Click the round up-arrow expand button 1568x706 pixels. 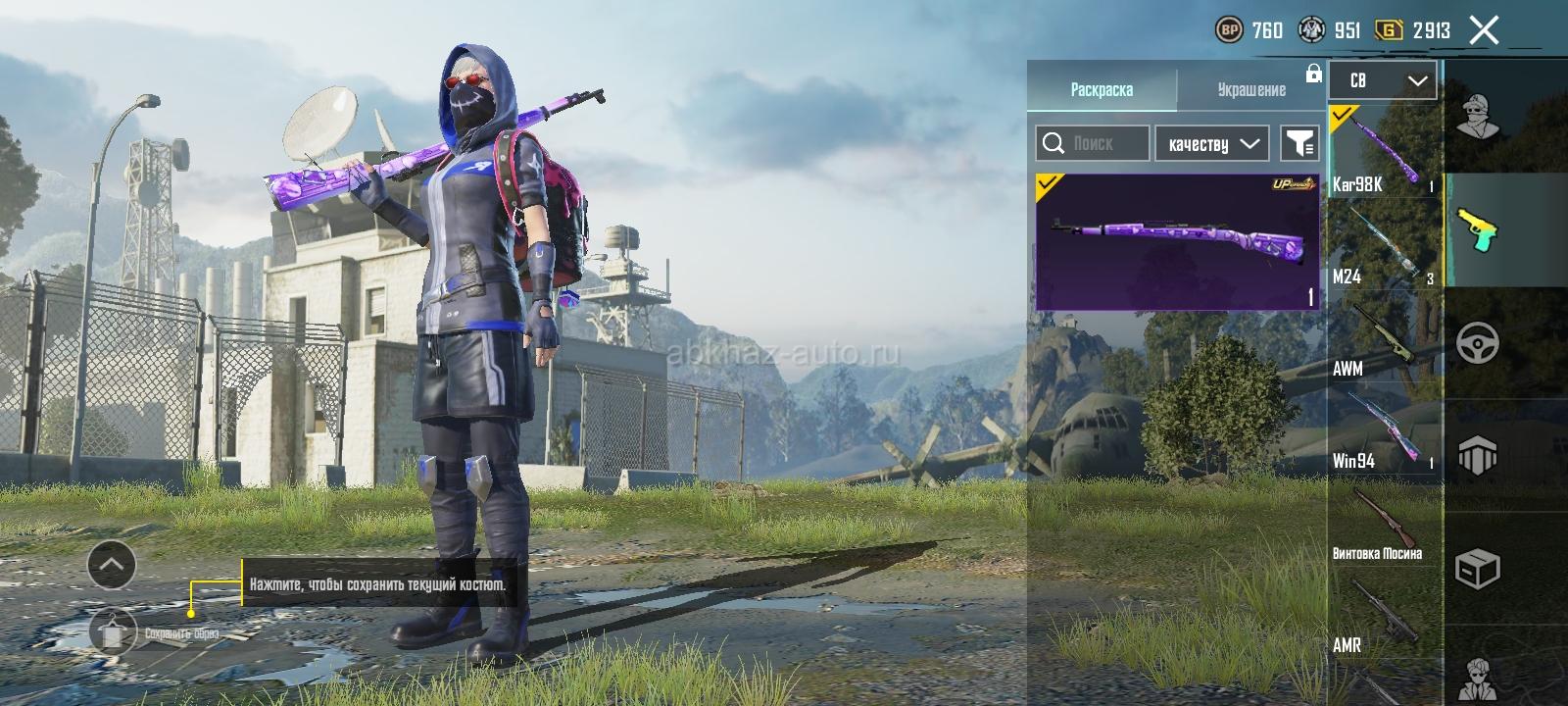pyautogui.click(x=112, y=564)
